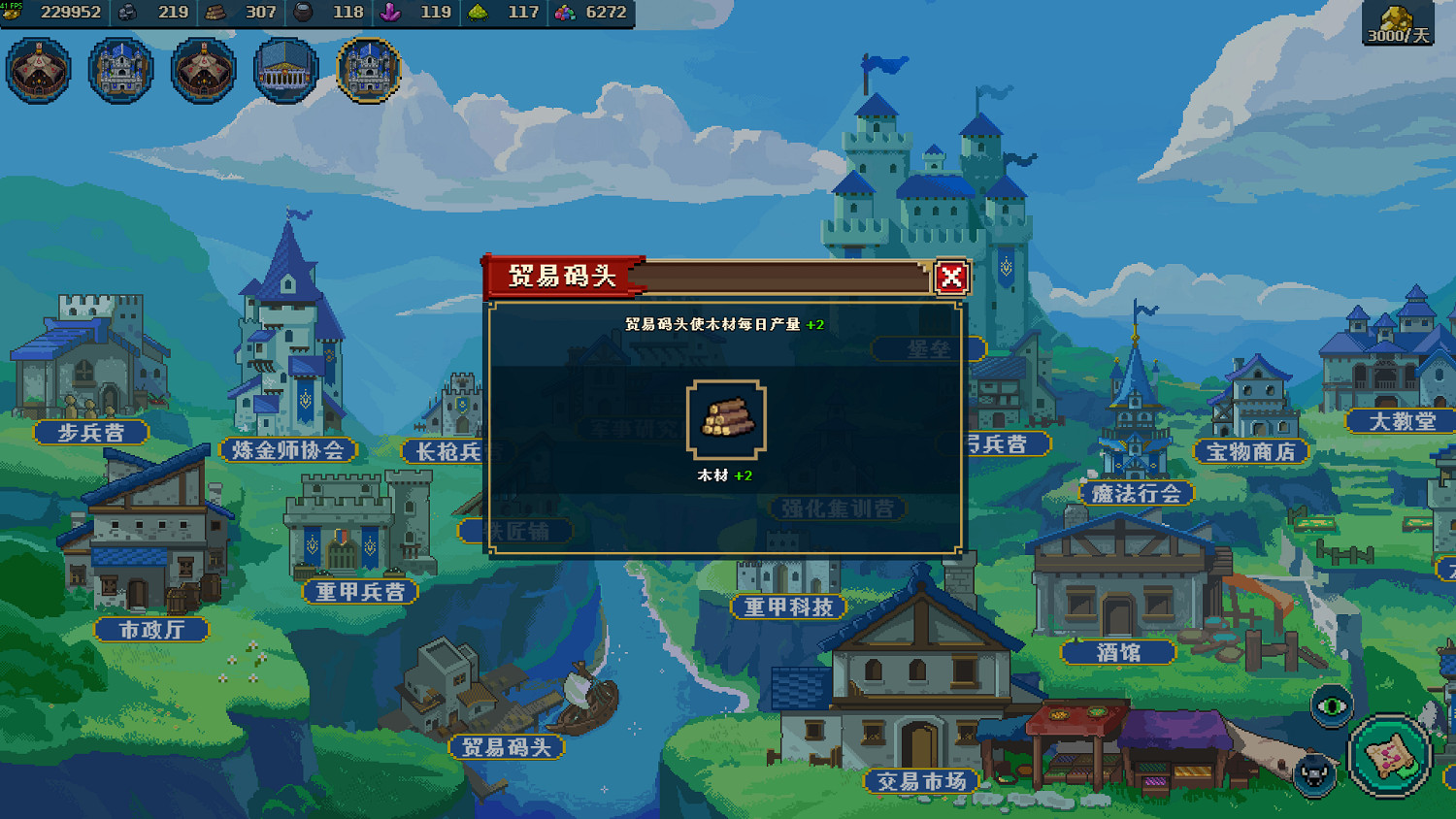Click the temple-style town circle icon
Screen dimensions: 1456x819
click(284, 68)
